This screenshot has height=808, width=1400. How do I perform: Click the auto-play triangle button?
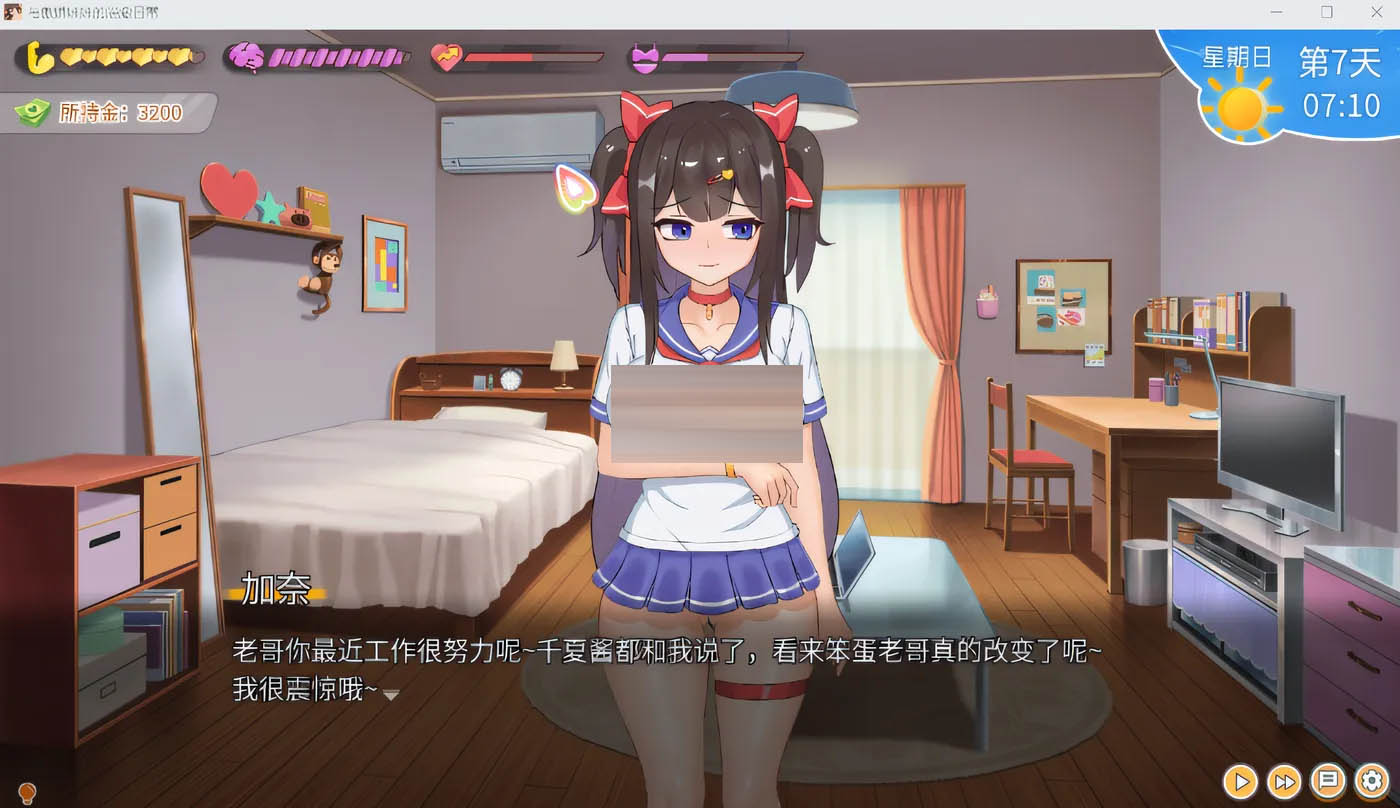(x=1240, y=783)
